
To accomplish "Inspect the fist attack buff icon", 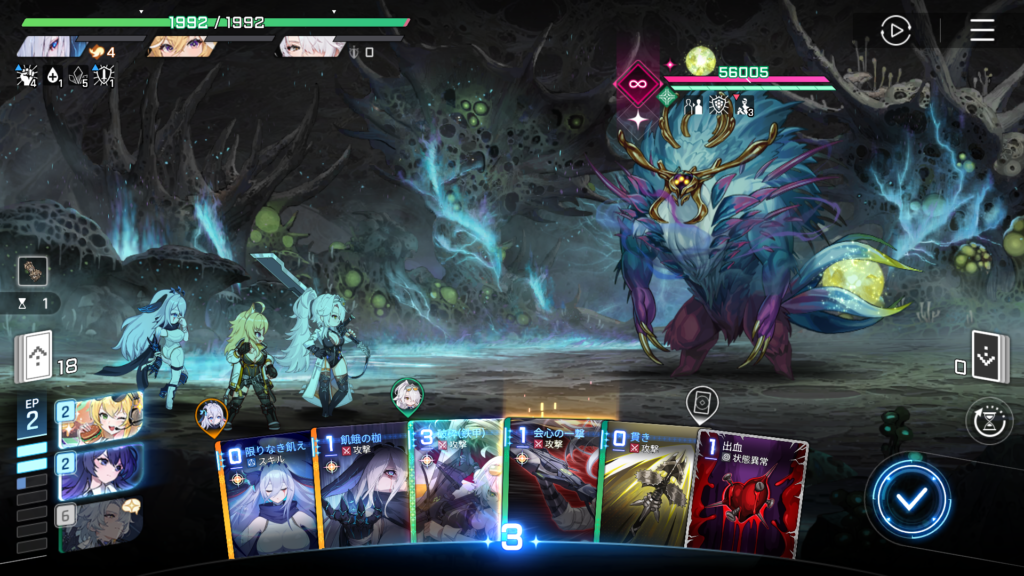I will [27, 74].
